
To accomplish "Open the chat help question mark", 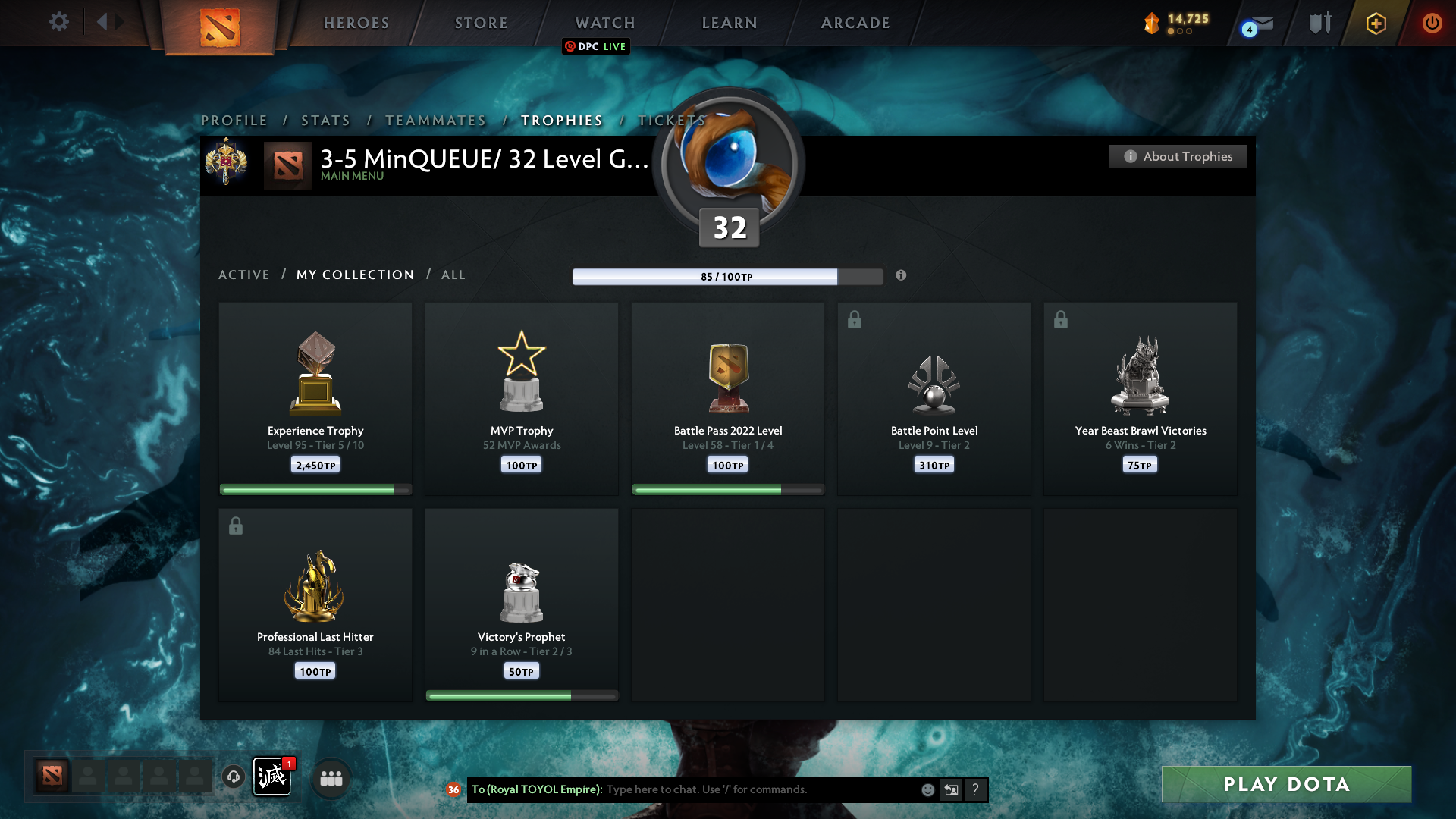I will (976, 789).
